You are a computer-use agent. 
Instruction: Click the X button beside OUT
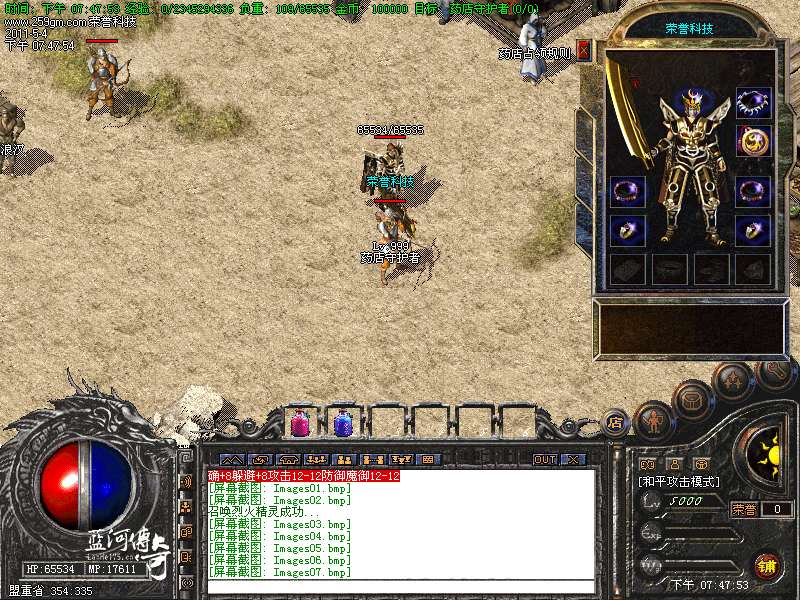click(x=573, y=459)
